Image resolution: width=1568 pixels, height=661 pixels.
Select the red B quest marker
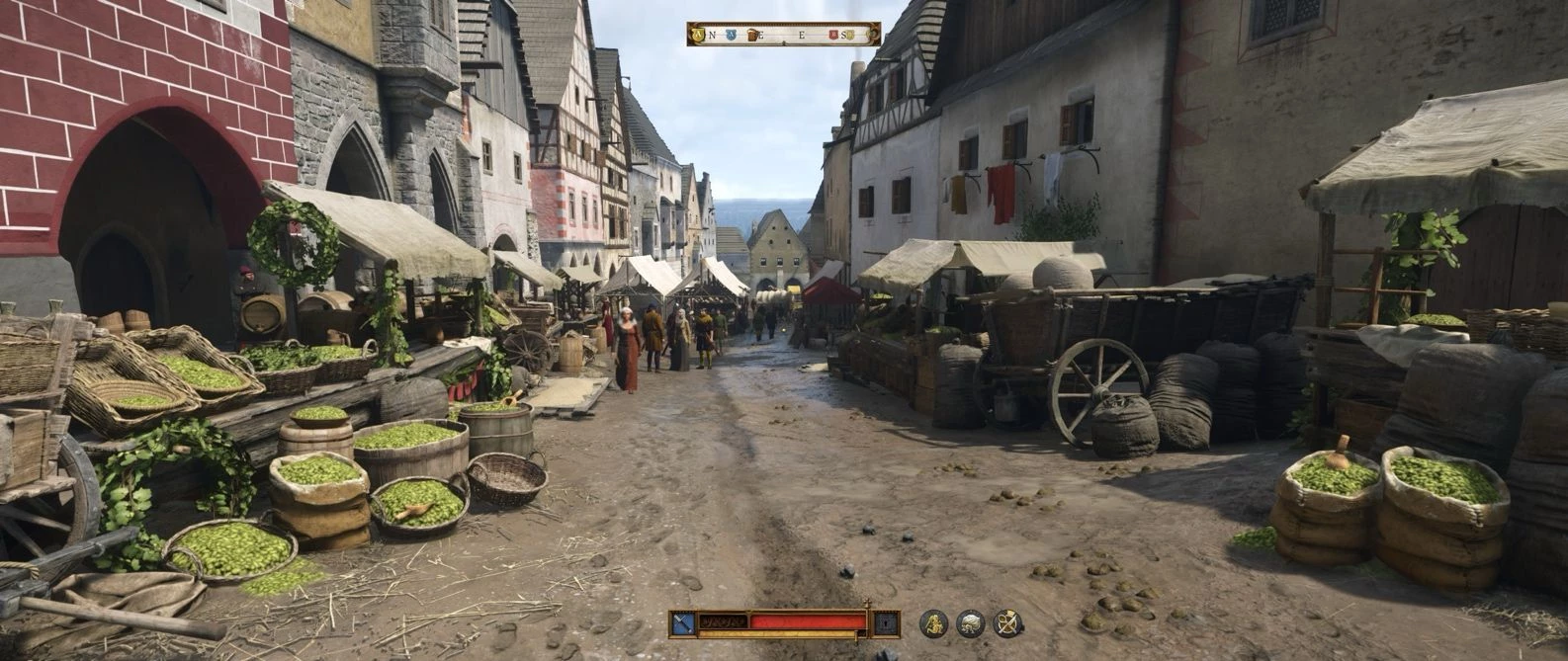tap(833, 35)
